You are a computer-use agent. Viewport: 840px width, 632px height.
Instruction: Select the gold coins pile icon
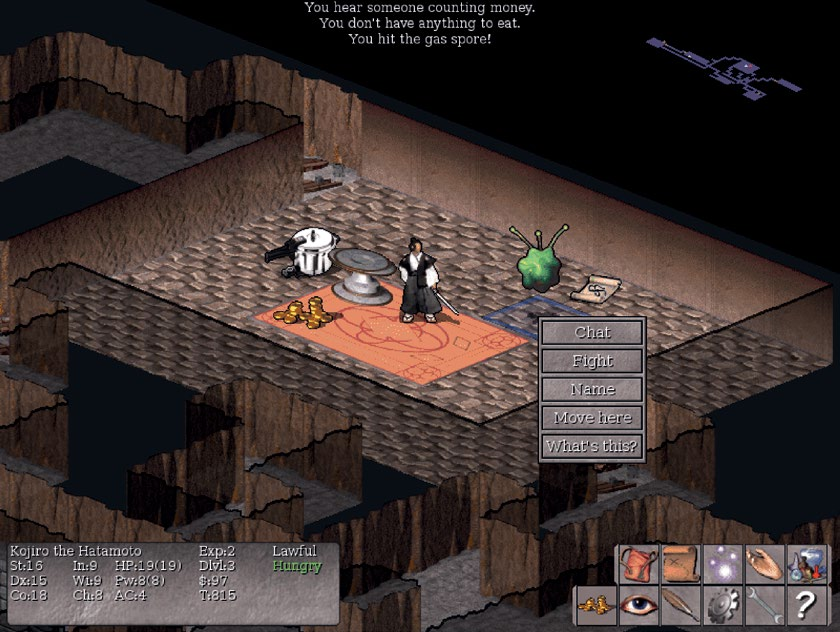pos(596,606)
